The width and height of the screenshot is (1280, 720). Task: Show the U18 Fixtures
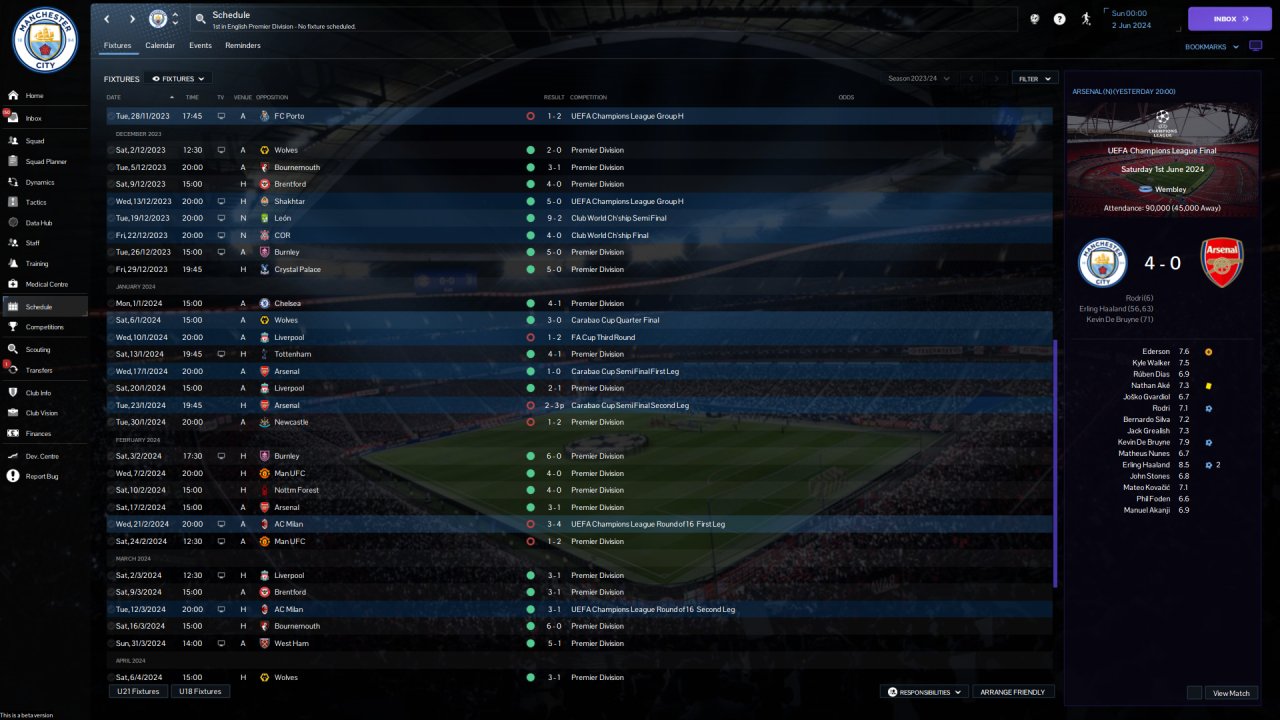pos(200,691)
